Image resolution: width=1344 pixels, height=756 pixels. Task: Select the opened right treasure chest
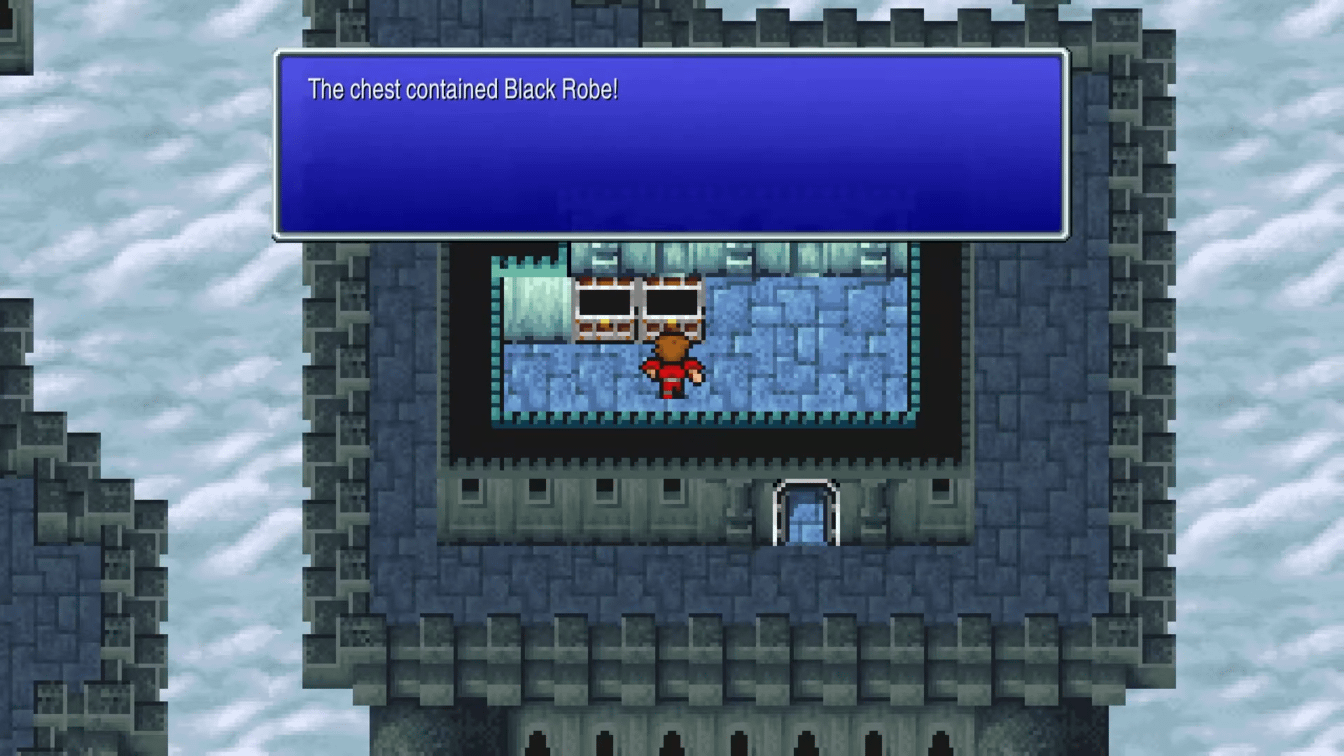point(675,312)
